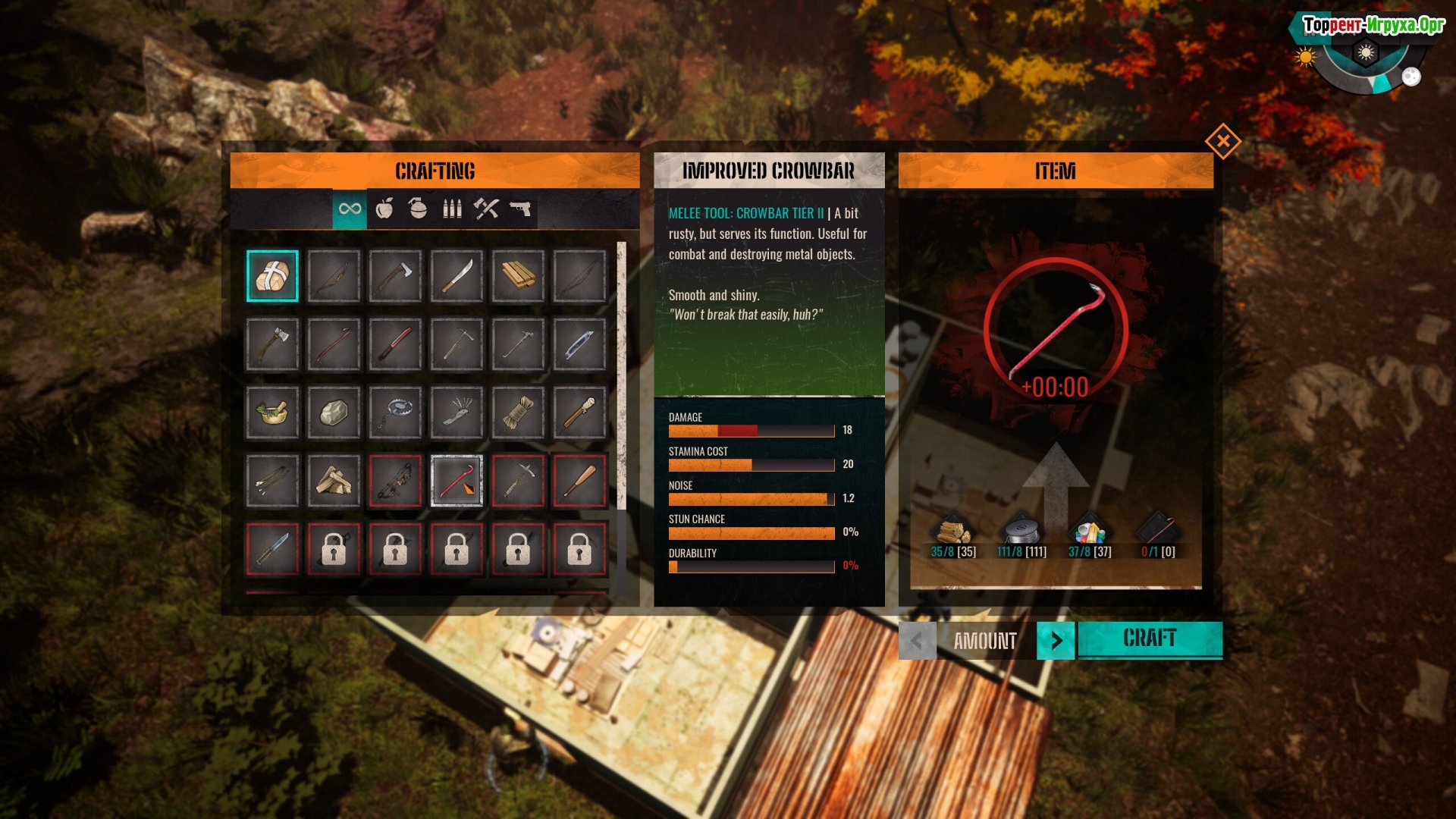1456x819 pixels.
Task: Open the apple food category tab
Action: pyautogui.click(x=384, y=209)
